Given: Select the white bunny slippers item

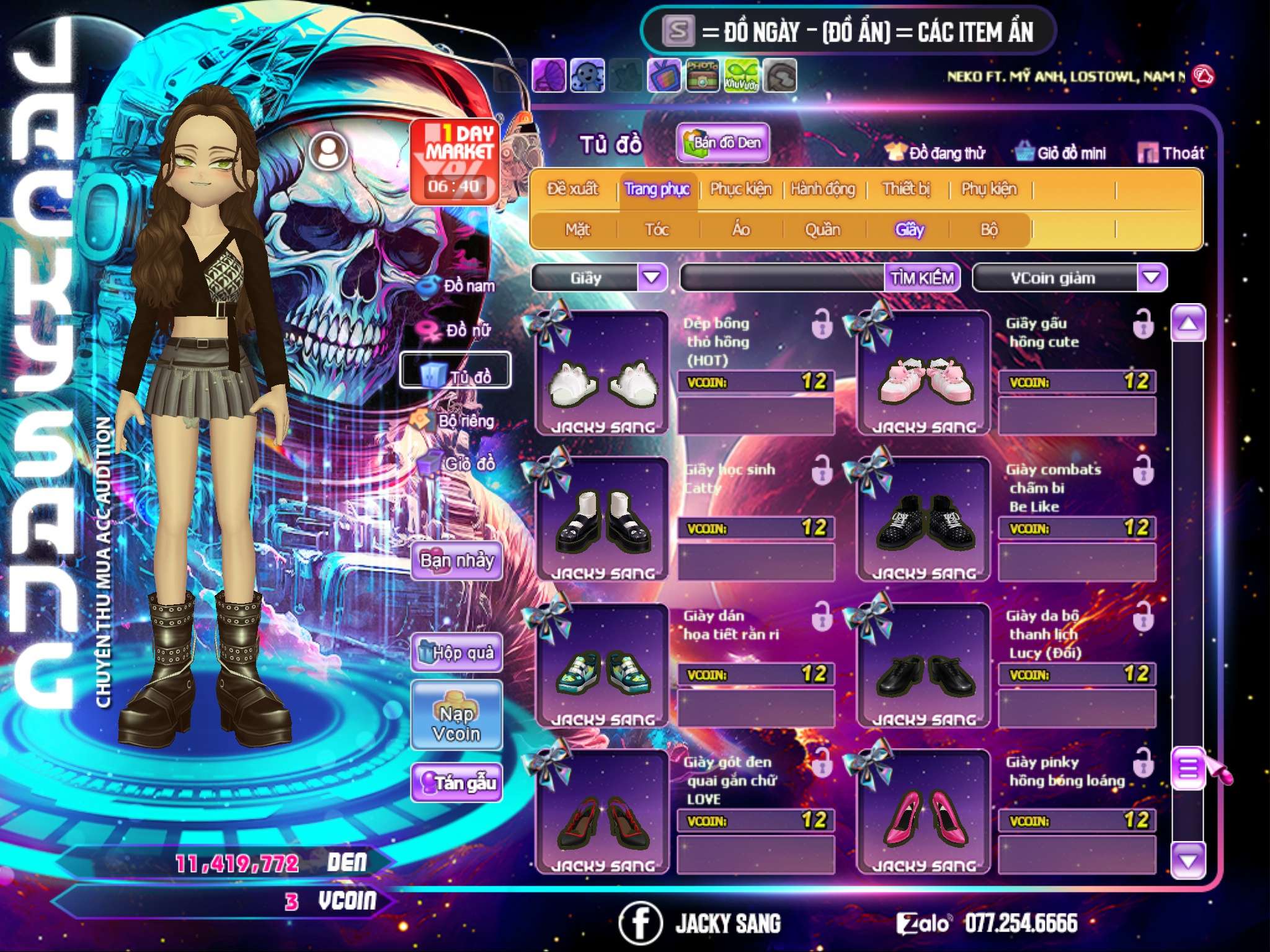Looking at the screenshot, I should pyautogui.click(x=602, y=378).
